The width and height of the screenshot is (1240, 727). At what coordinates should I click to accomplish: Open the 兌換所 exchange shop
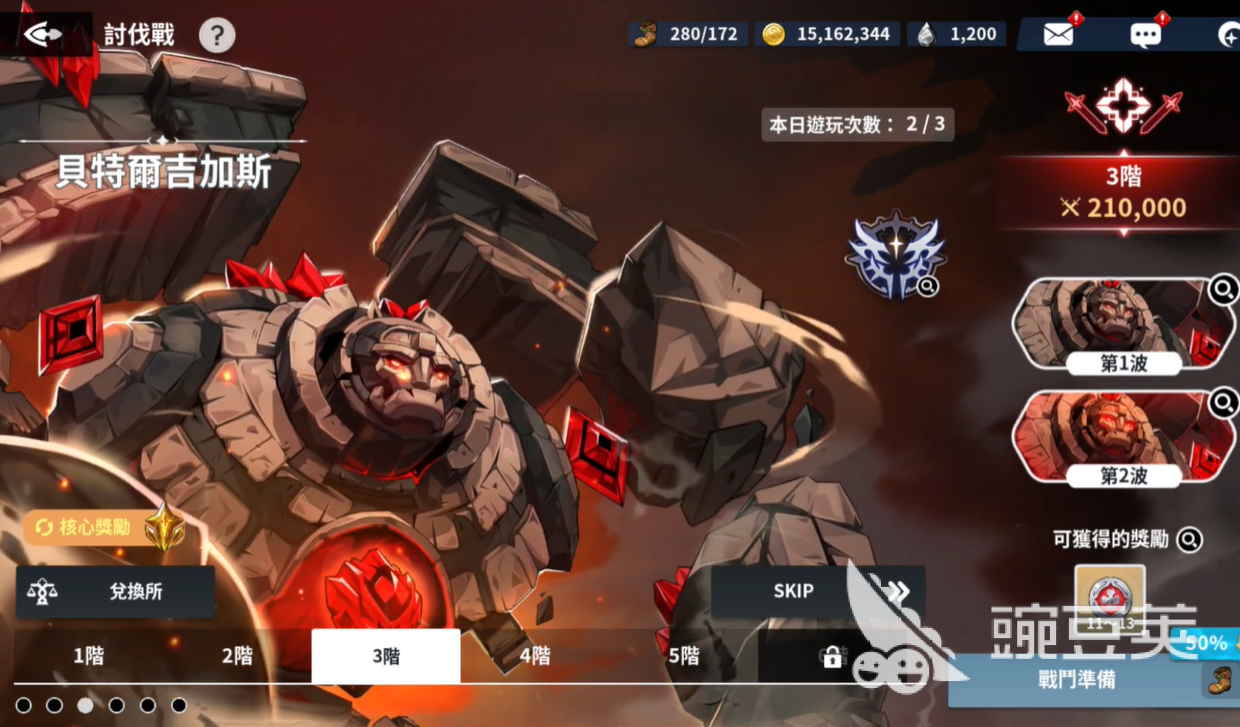(x=115, y=591)
